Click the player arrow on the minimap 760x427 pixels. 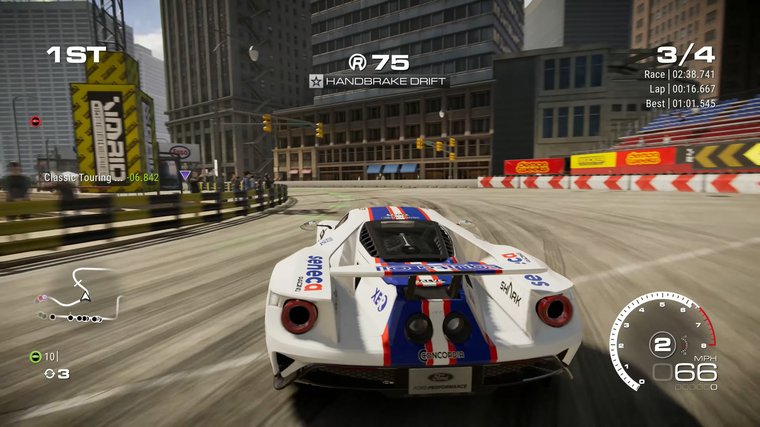pos(86,296)
